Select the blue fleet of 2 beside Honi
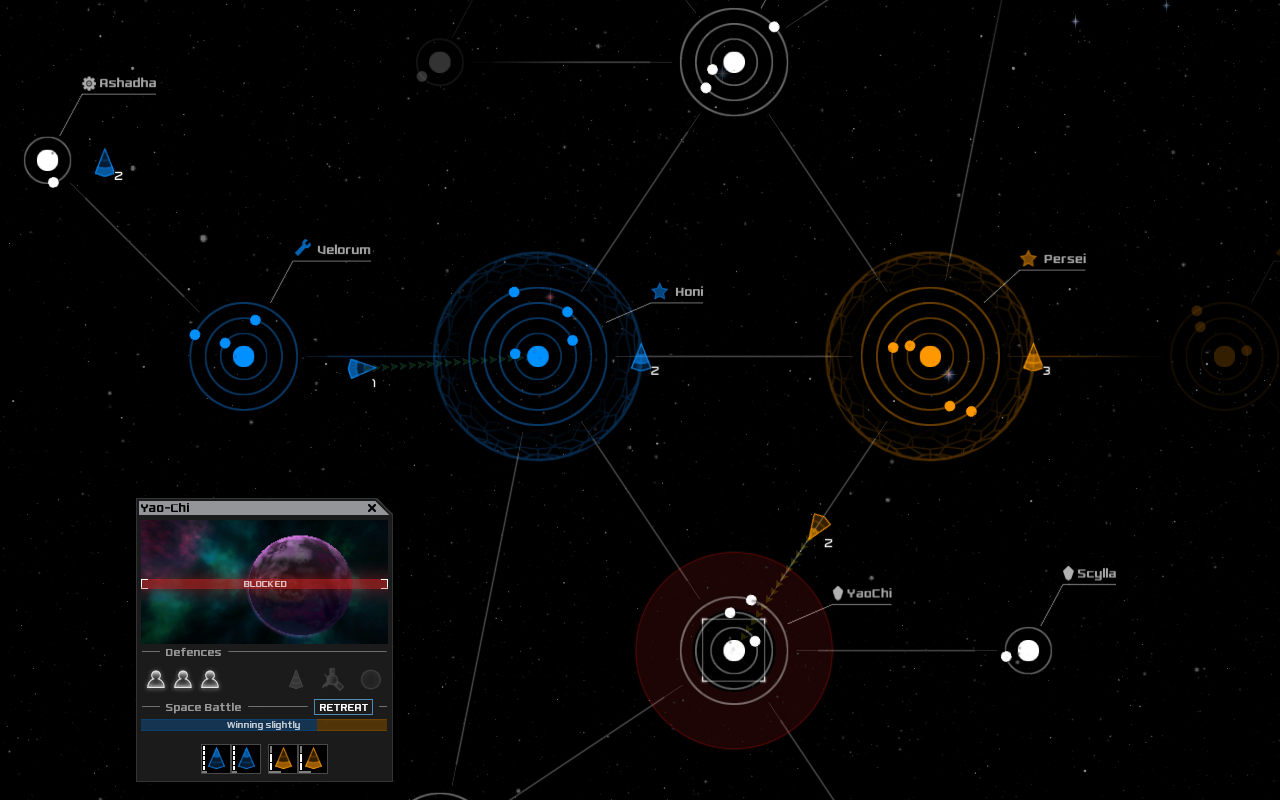1280x800 pixels. tap(640, 358)
